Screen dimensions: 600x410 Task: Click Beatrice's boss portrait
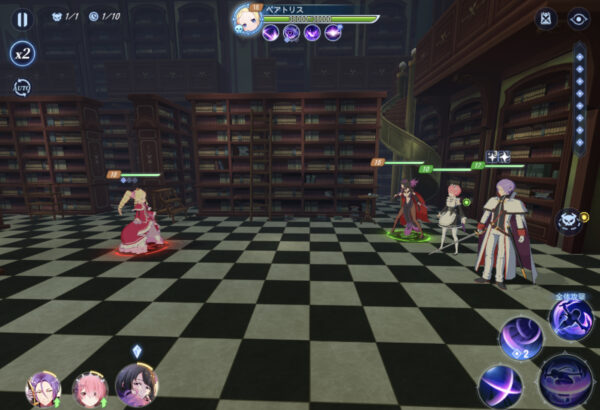pos(247,18)
